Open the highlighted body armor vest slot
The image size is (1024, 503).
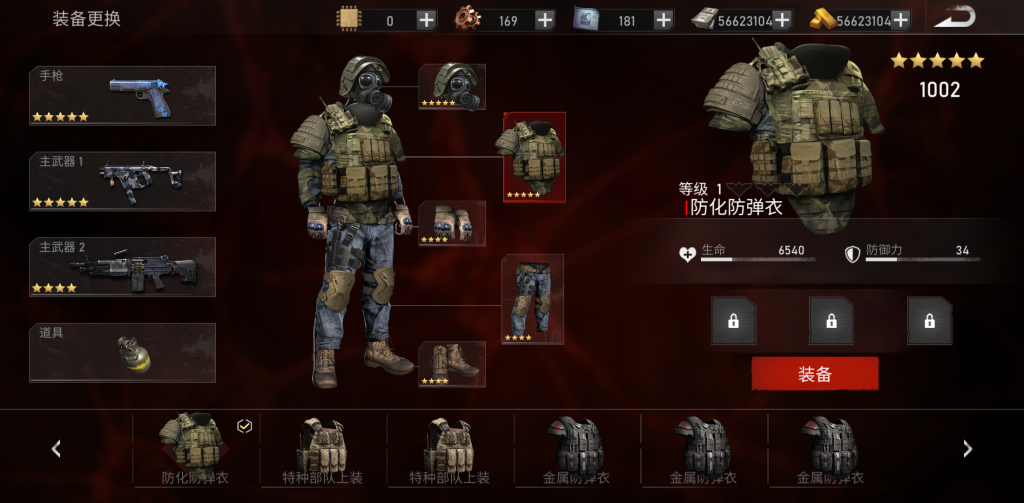[x=534, y=157]
